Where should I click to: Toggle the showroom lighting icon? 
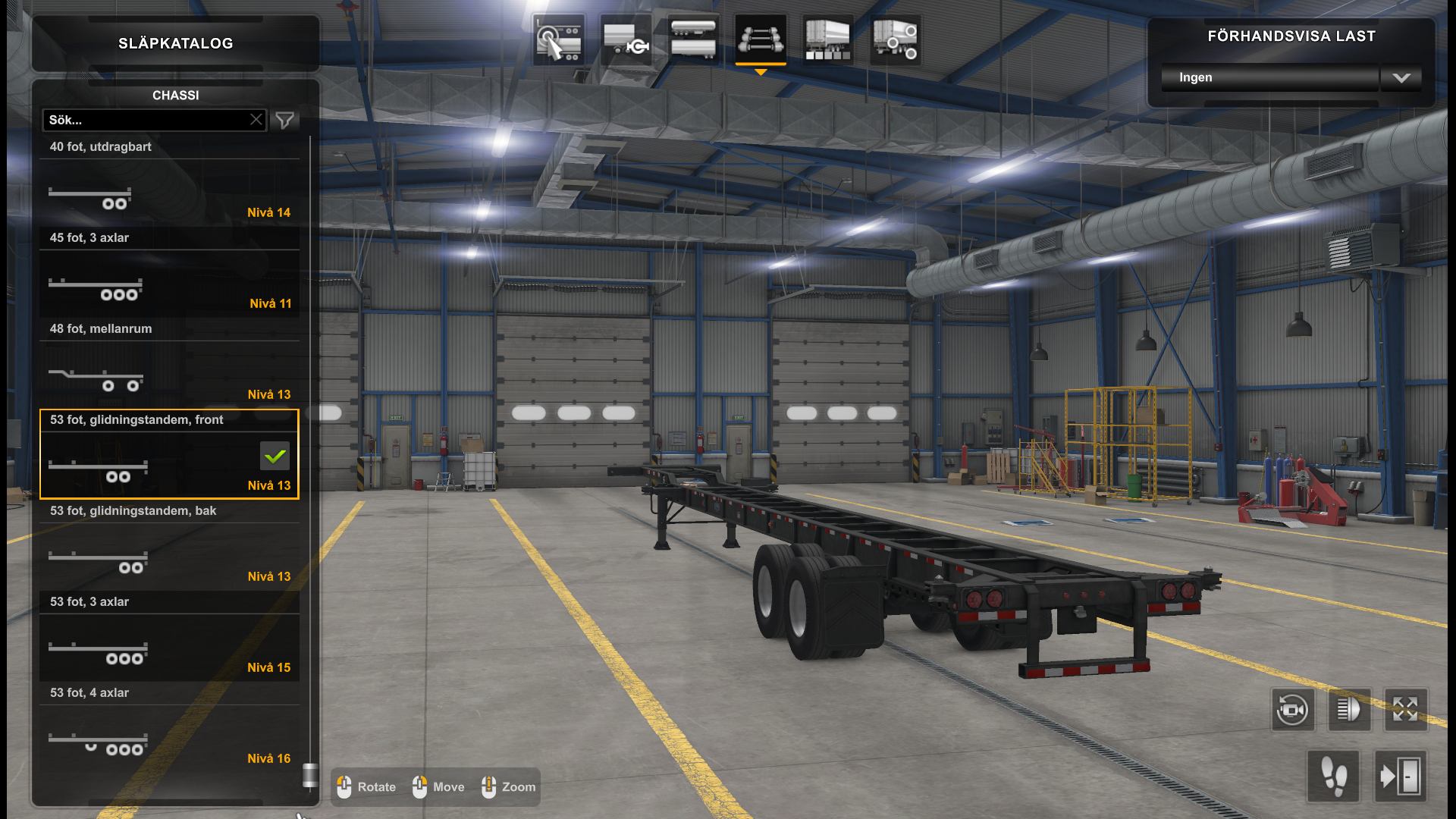(x=1350, y=709)
